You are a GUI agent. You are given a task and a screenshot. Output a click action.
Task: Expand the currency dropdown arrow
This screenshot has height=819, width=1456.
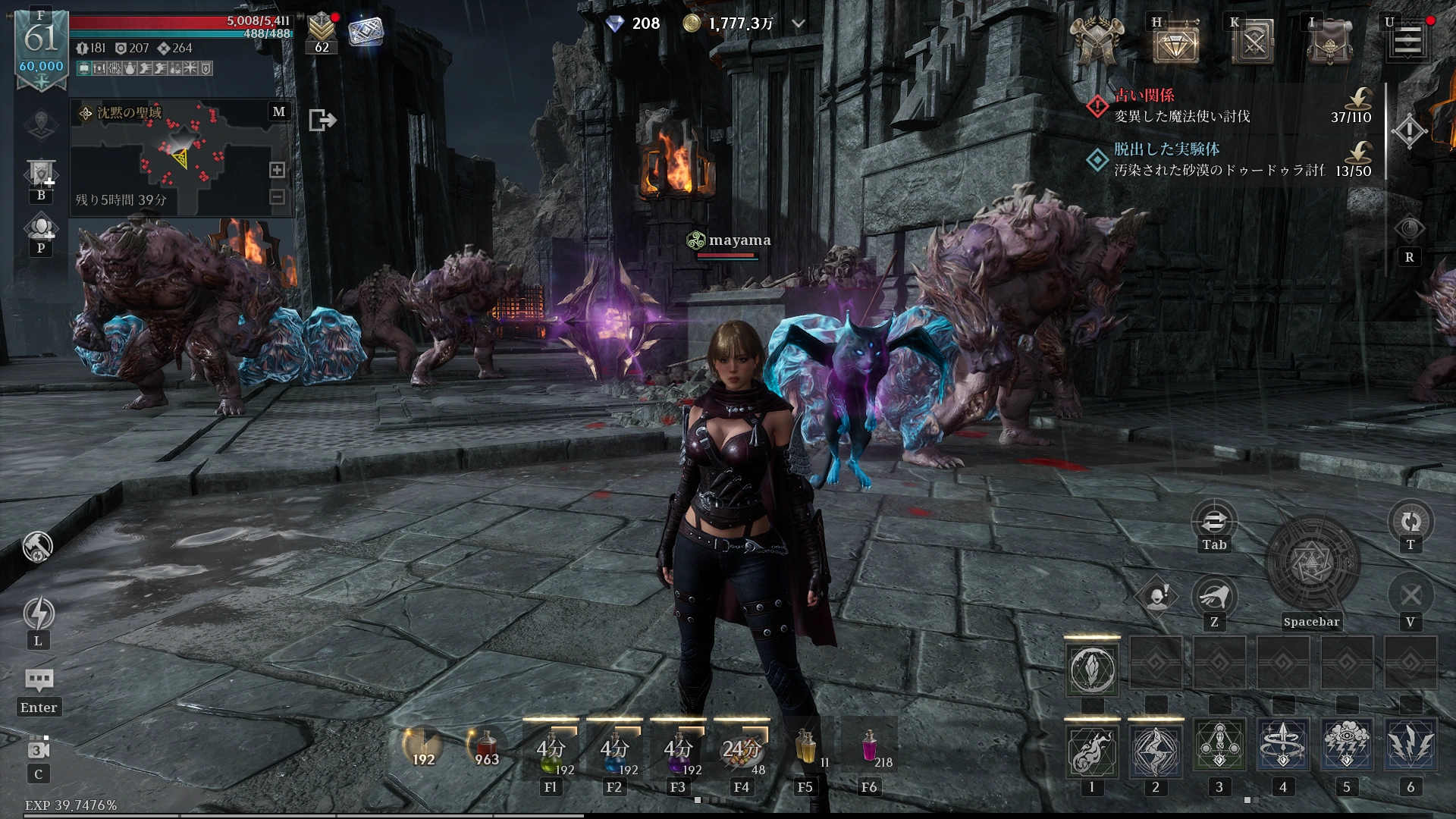[x=799, y=24]
